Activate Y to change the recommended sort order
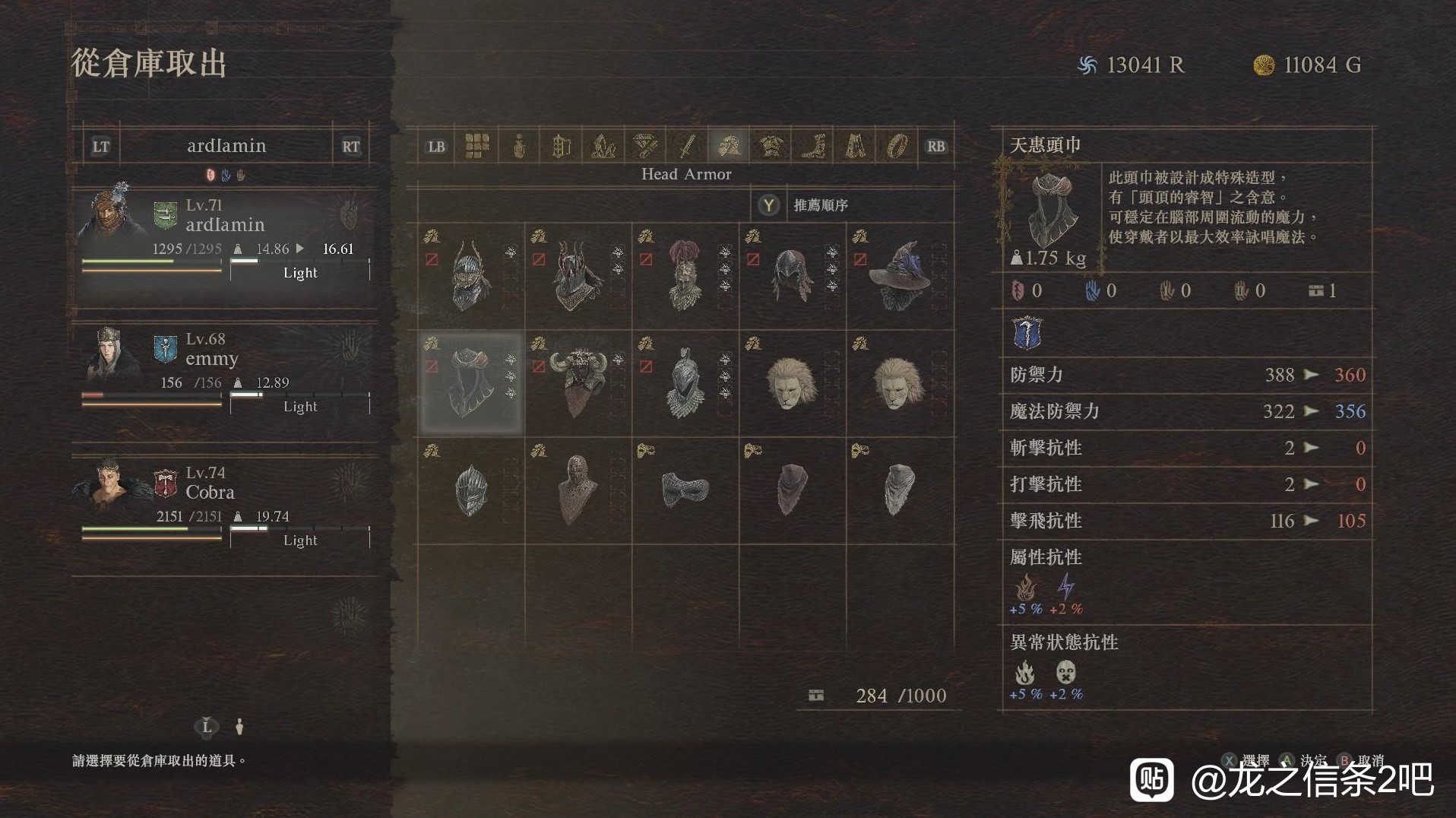The height and width of the screenshot is (818, 1456). 769,204
